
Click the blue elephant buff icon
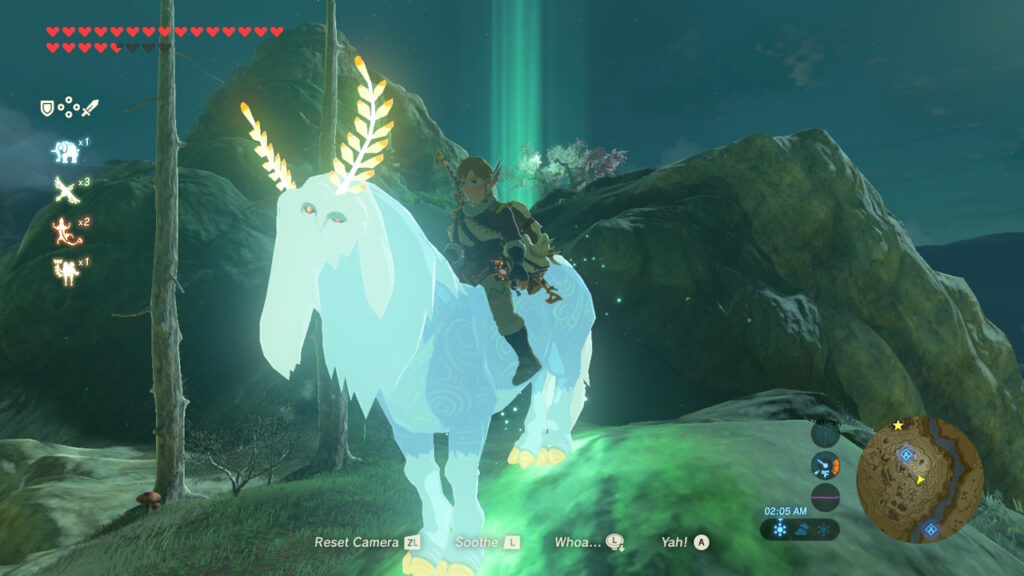pos(65,152)
